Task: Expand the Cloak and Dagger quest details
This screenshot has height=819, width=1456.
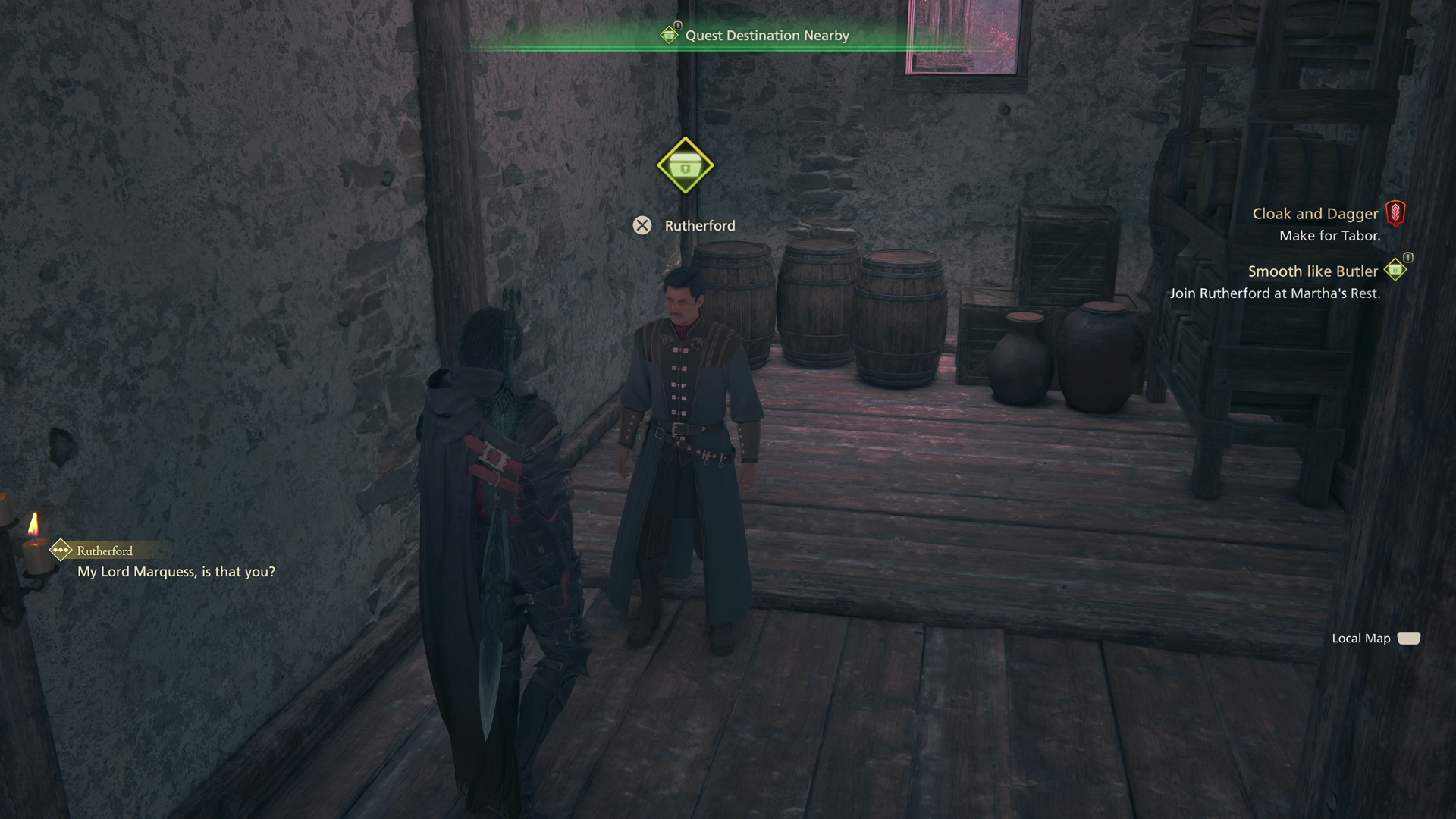Action: [1315, 213]
